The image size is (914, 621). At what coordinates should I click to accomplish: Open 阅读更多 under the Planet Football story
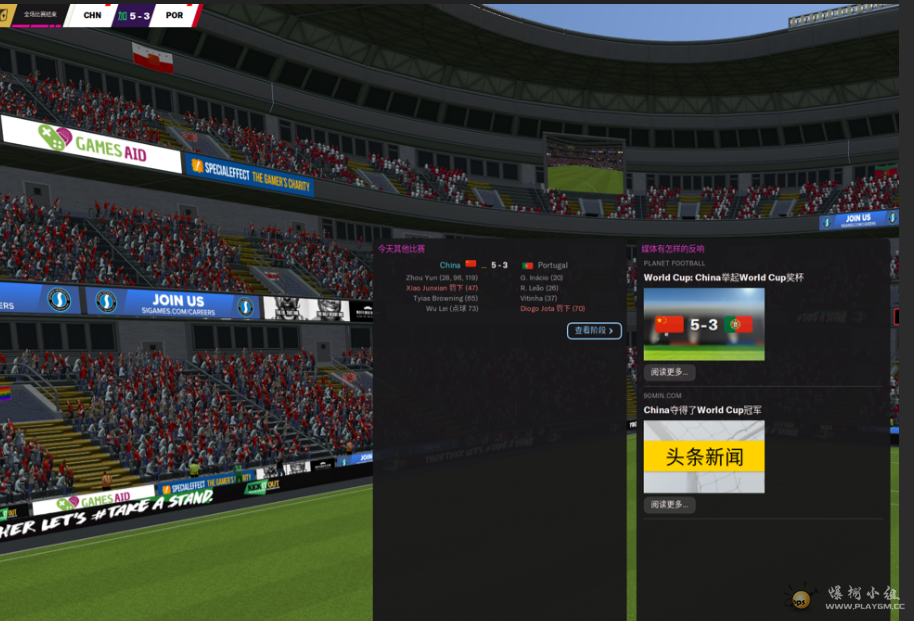pyautogui.click(x=669, y=373)
